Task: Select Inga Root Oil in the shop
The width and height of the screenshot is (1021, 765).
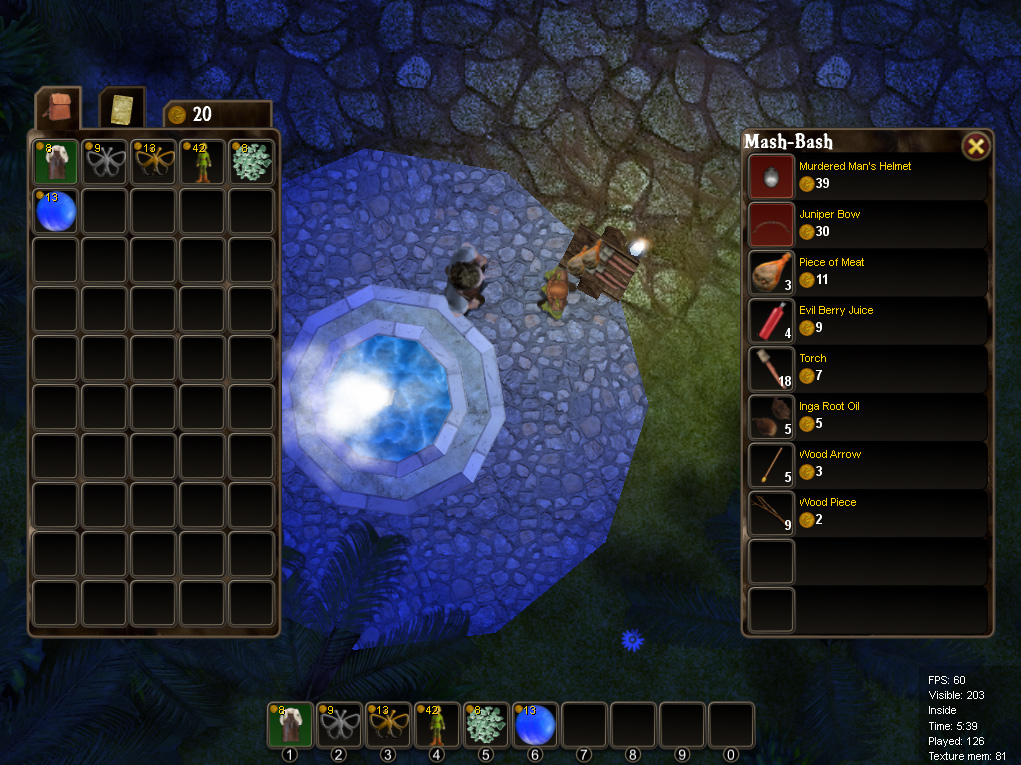Action: pos(771,416)
